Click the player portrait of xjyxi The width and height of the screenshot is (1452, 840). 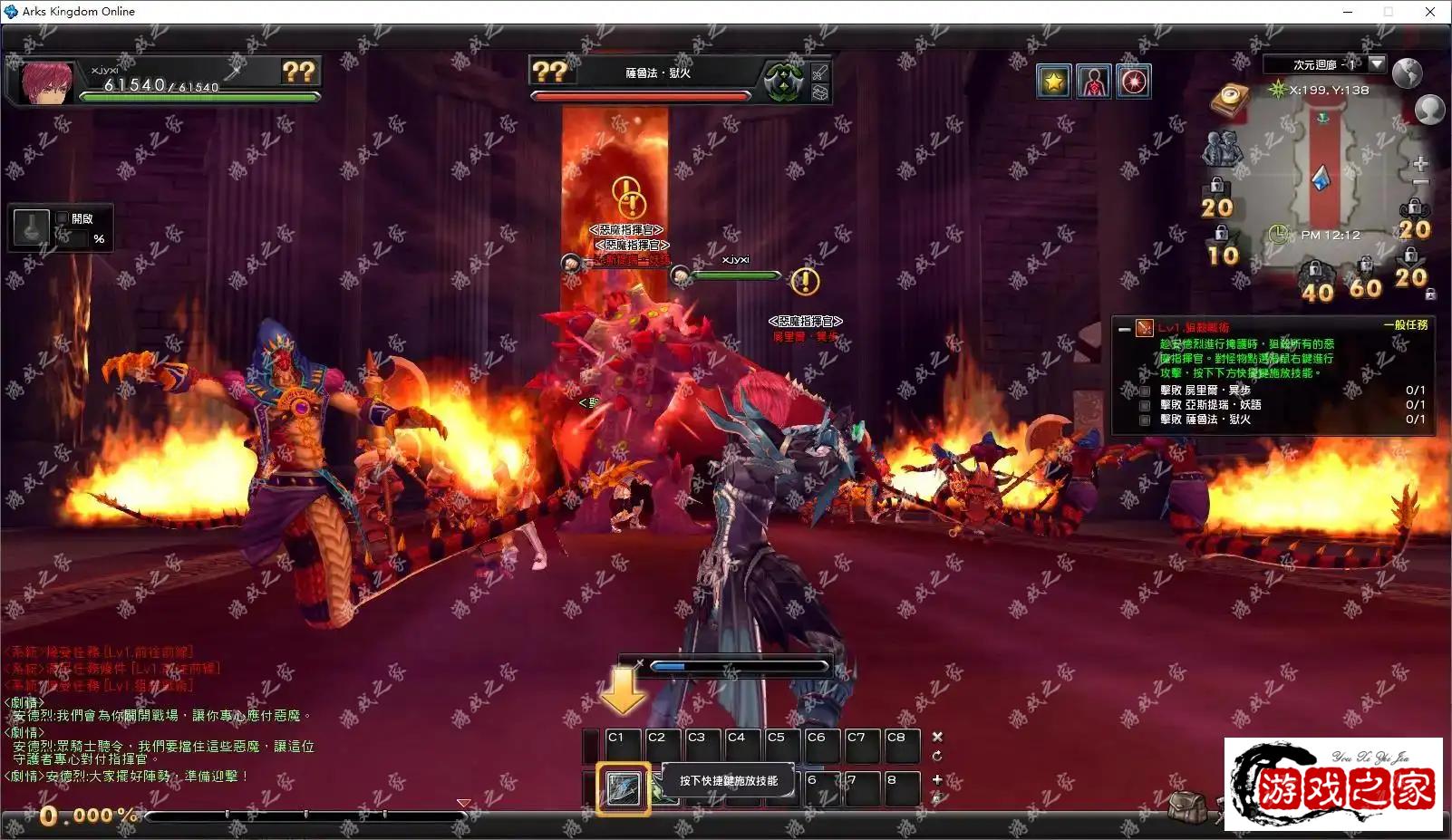coord(45,82)
